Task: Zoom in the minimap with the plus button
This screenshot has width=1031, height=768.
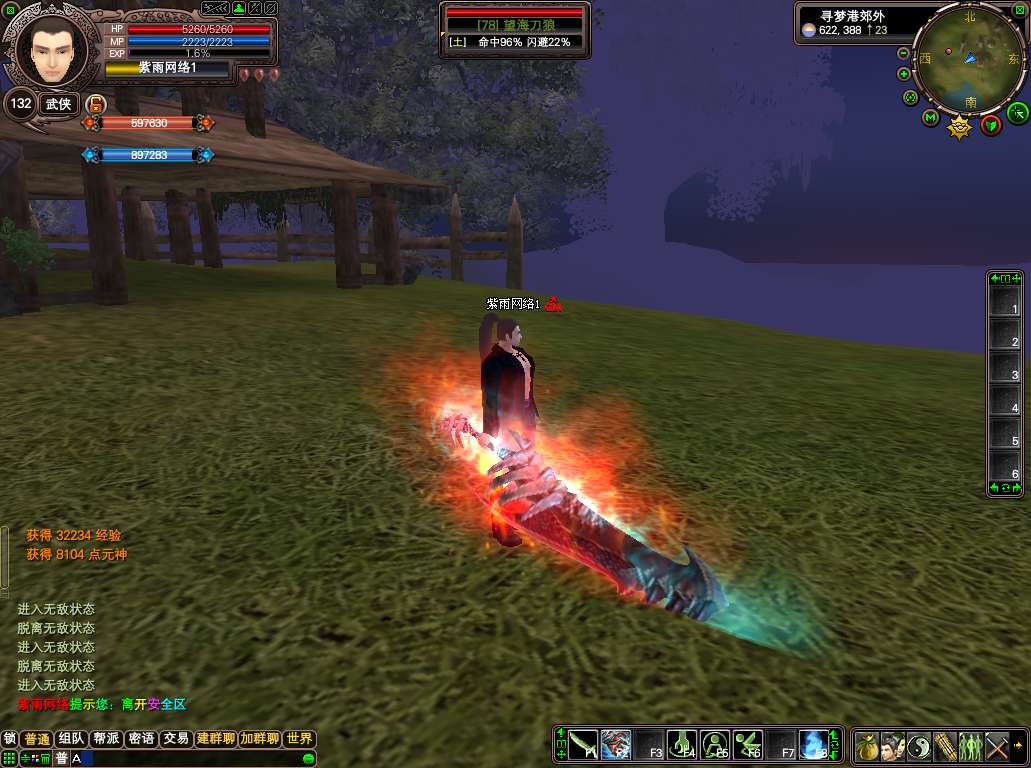Action: pyautogui.click(x=904, y=73)
